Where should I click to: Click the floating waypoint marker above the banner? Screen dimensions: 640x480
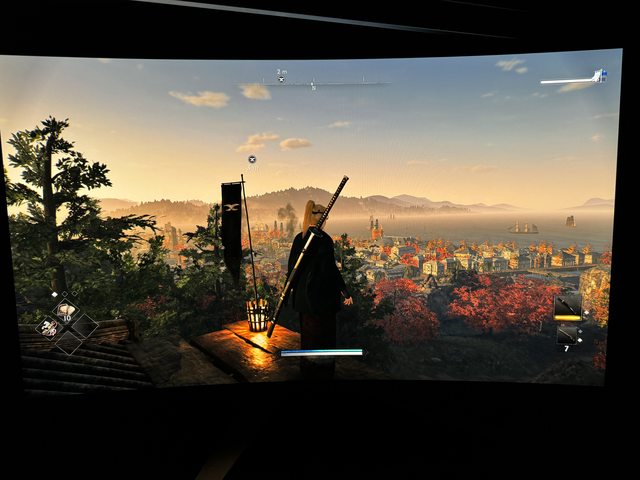(x=252, y=159)
